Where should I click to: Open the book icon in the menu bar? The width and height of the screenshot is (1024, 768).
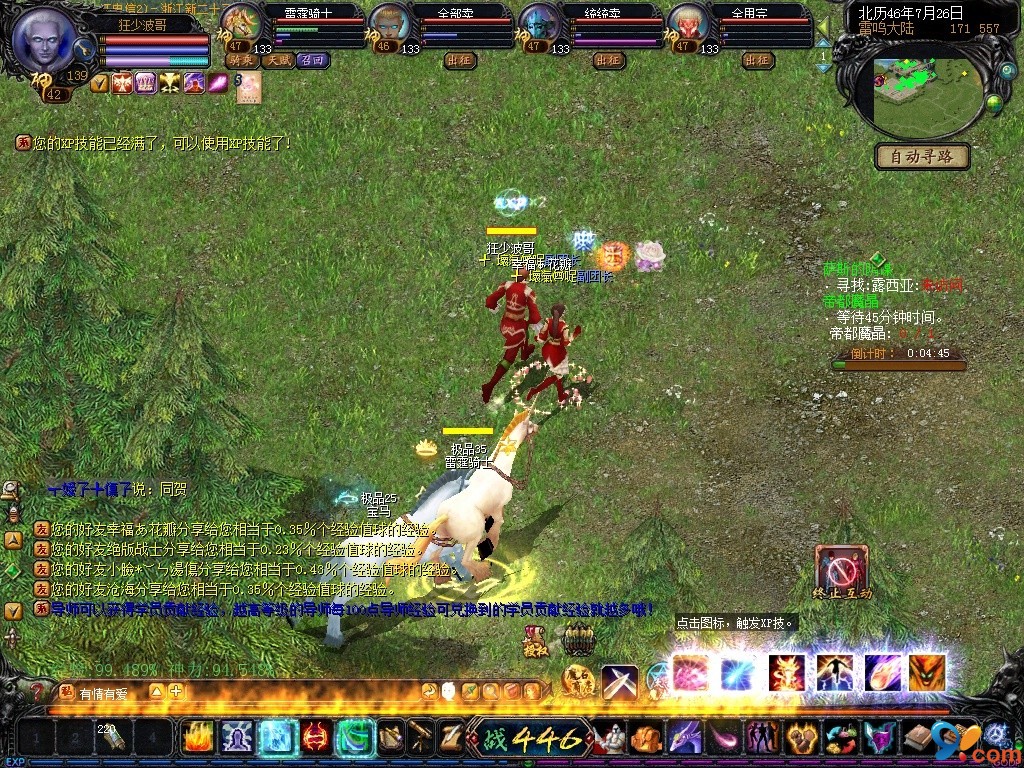tap(917, 739)
